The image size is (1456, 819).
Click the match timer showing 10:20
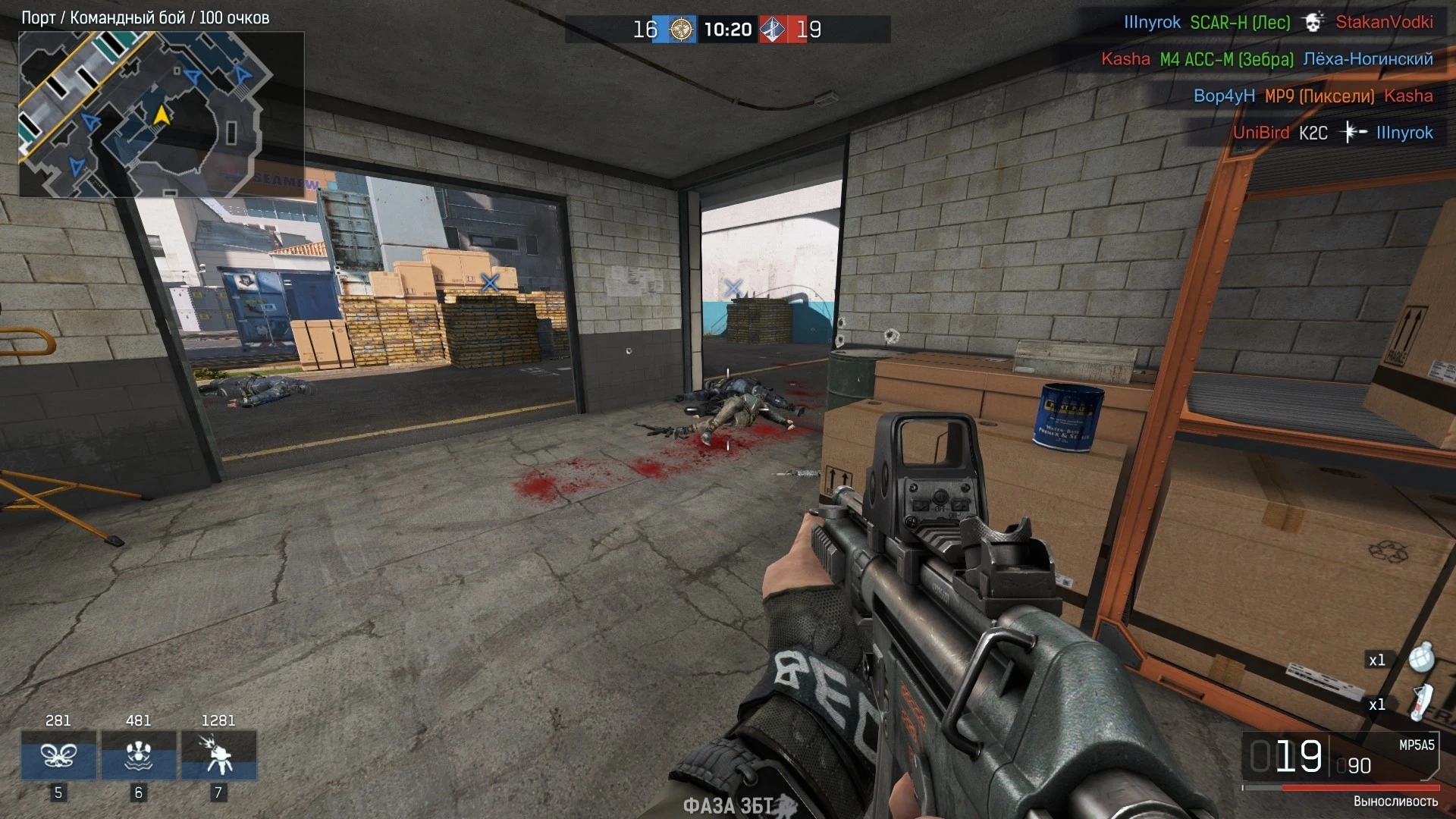(728, 30)
